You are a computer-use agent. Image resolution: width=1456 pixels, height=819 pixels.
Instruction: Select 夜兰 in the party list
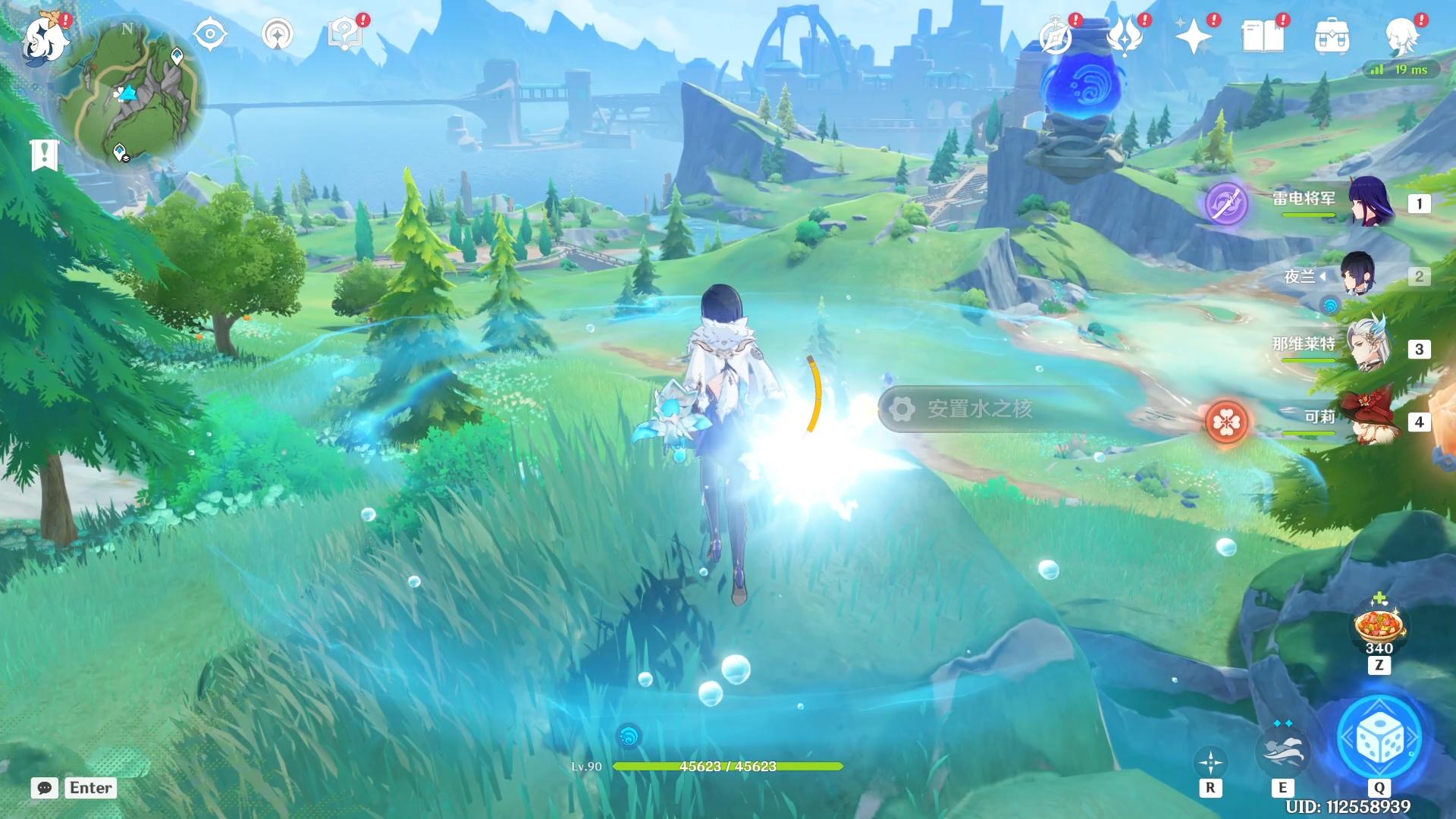[x=1357, y=275]
